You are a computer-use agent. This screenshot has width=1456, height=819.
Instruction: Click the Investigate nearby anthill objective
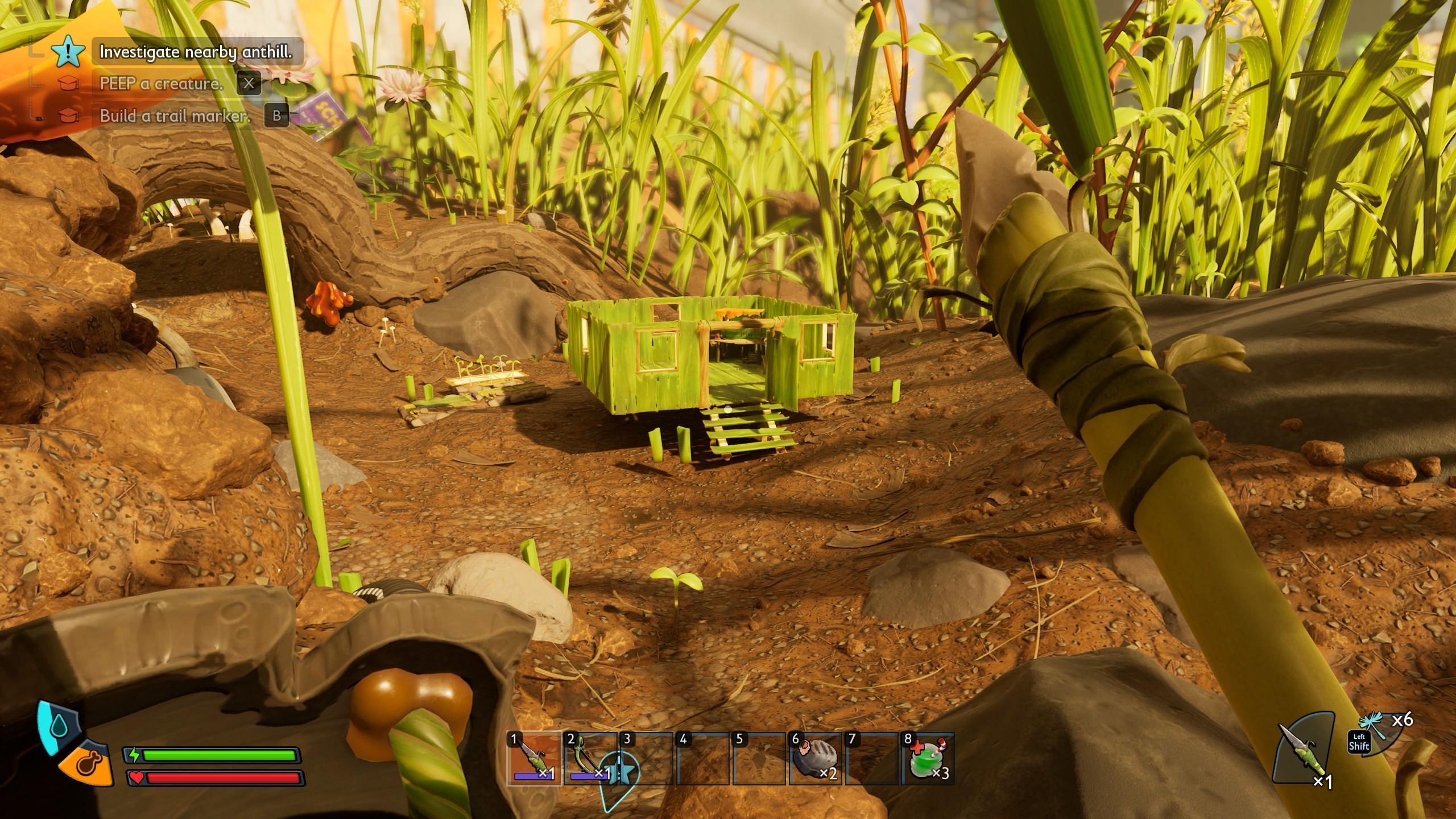[x=196, y=52]
